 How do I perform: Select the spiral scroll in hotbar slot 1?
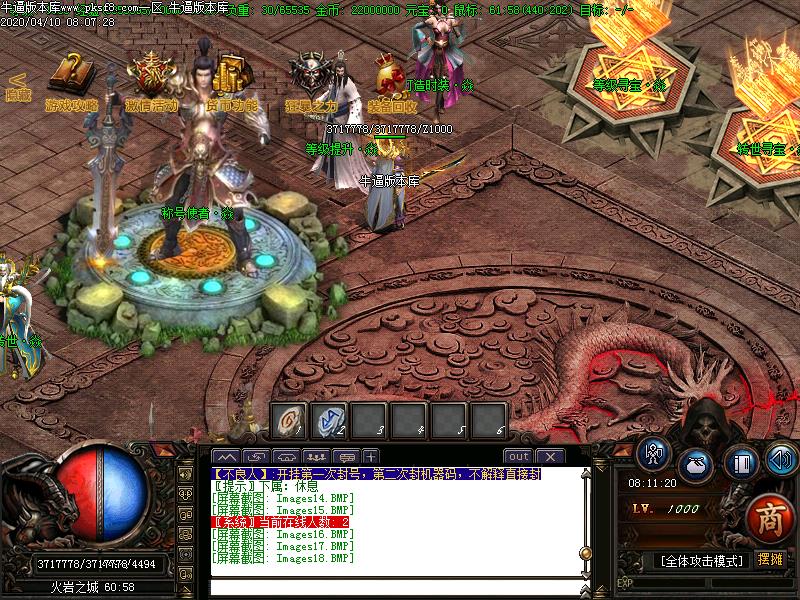290,421
